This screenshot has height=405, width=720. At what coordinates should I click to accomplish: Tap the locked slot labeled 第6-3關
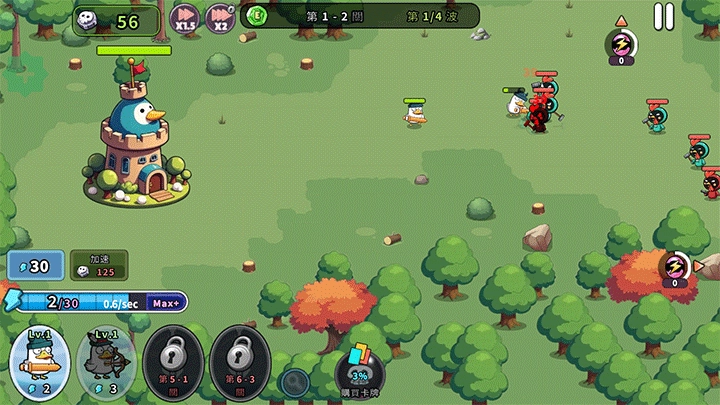(x=238, y=360)
